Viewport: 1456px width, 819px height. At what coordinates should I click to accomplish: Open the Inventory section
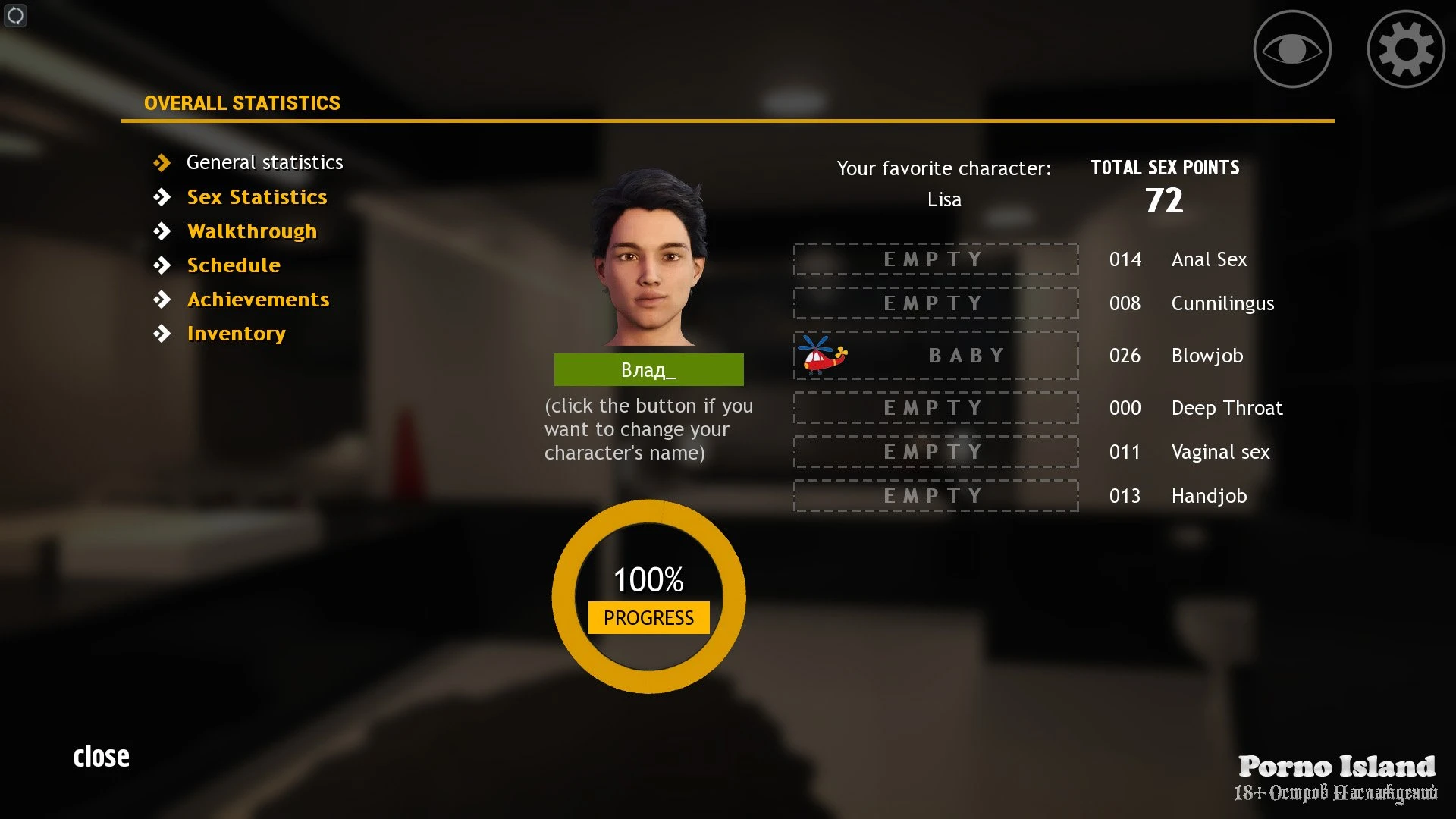(236, 334)
